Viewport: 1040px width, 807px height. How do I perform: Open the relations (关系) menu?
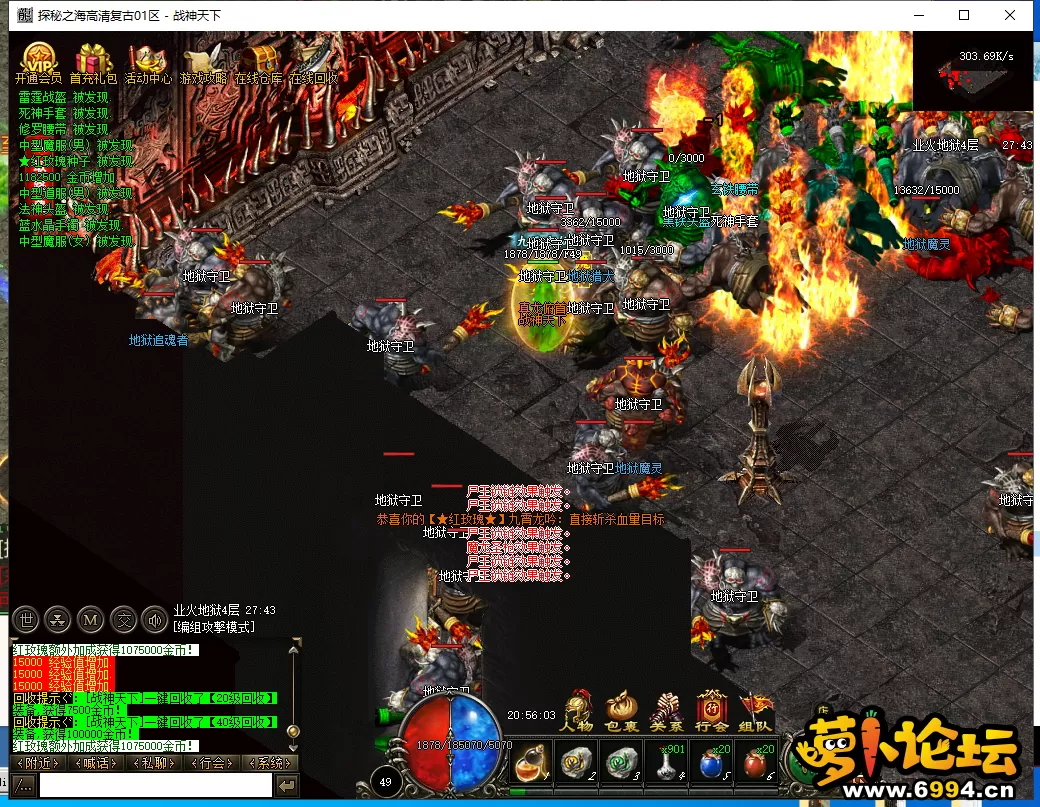point(667,712)
